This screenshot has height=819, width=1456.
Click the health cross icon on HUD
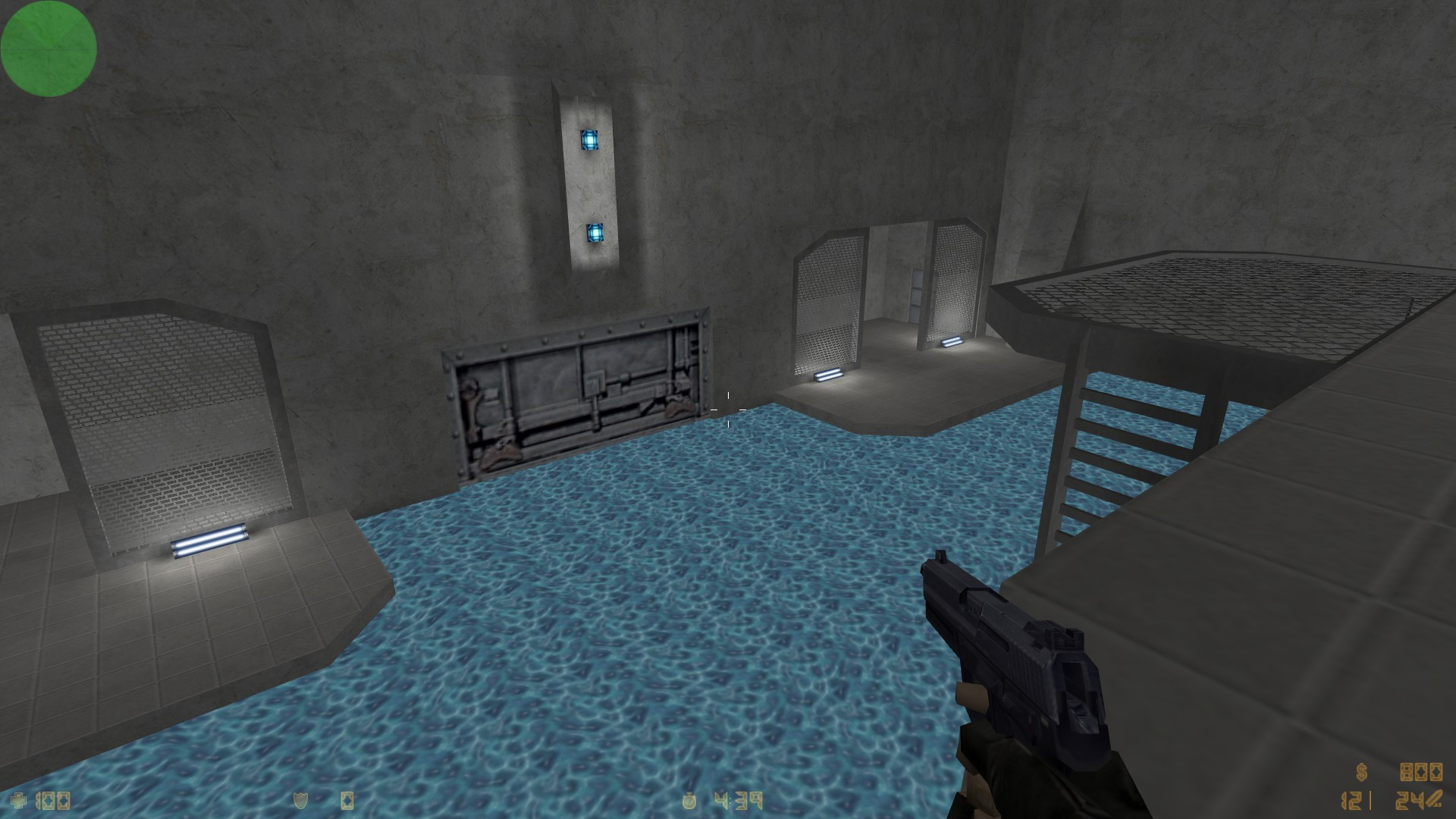pos(19,800)
